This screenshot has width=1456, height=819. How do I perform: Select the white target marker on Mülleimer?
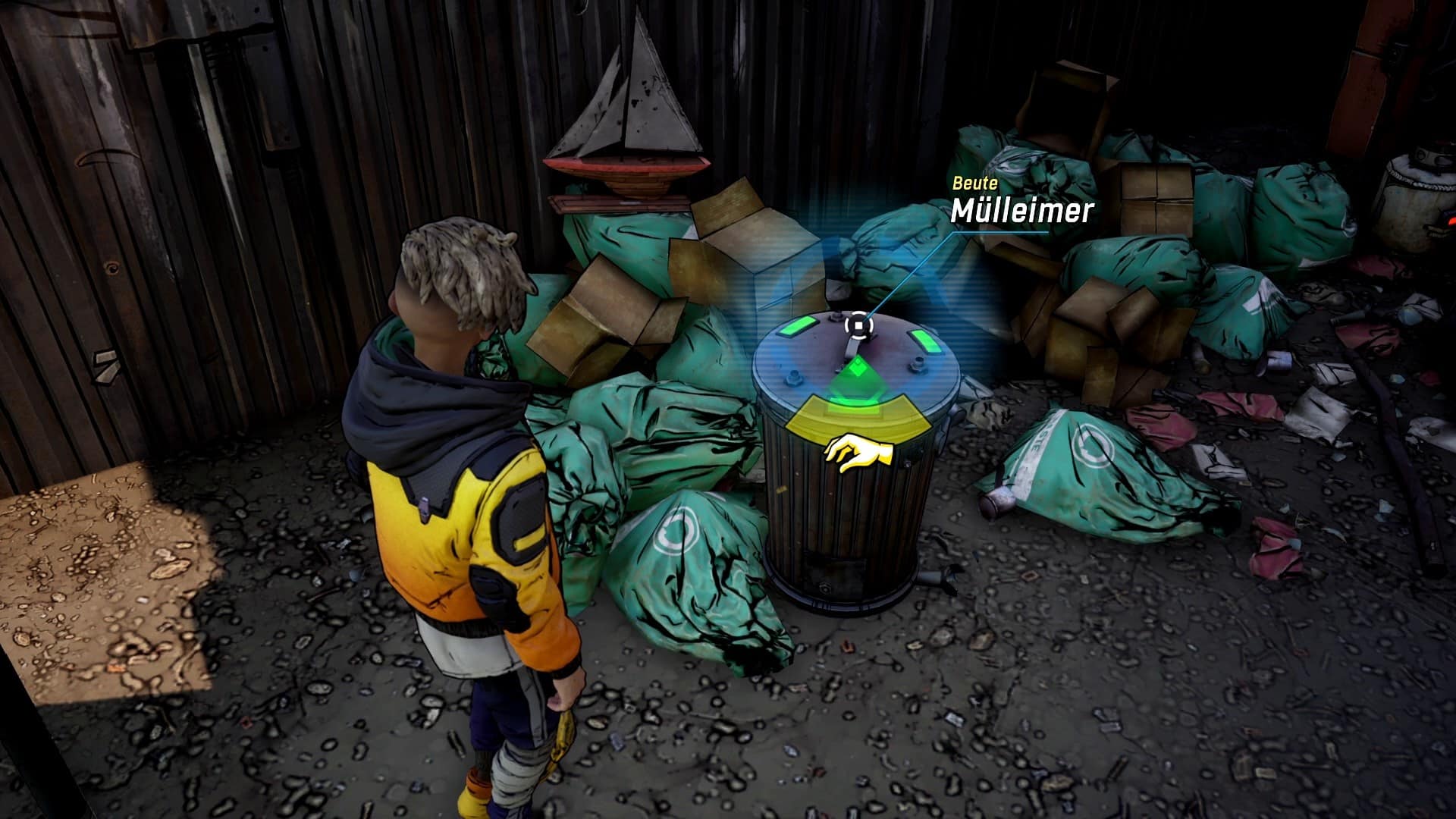tap(858, 326)
